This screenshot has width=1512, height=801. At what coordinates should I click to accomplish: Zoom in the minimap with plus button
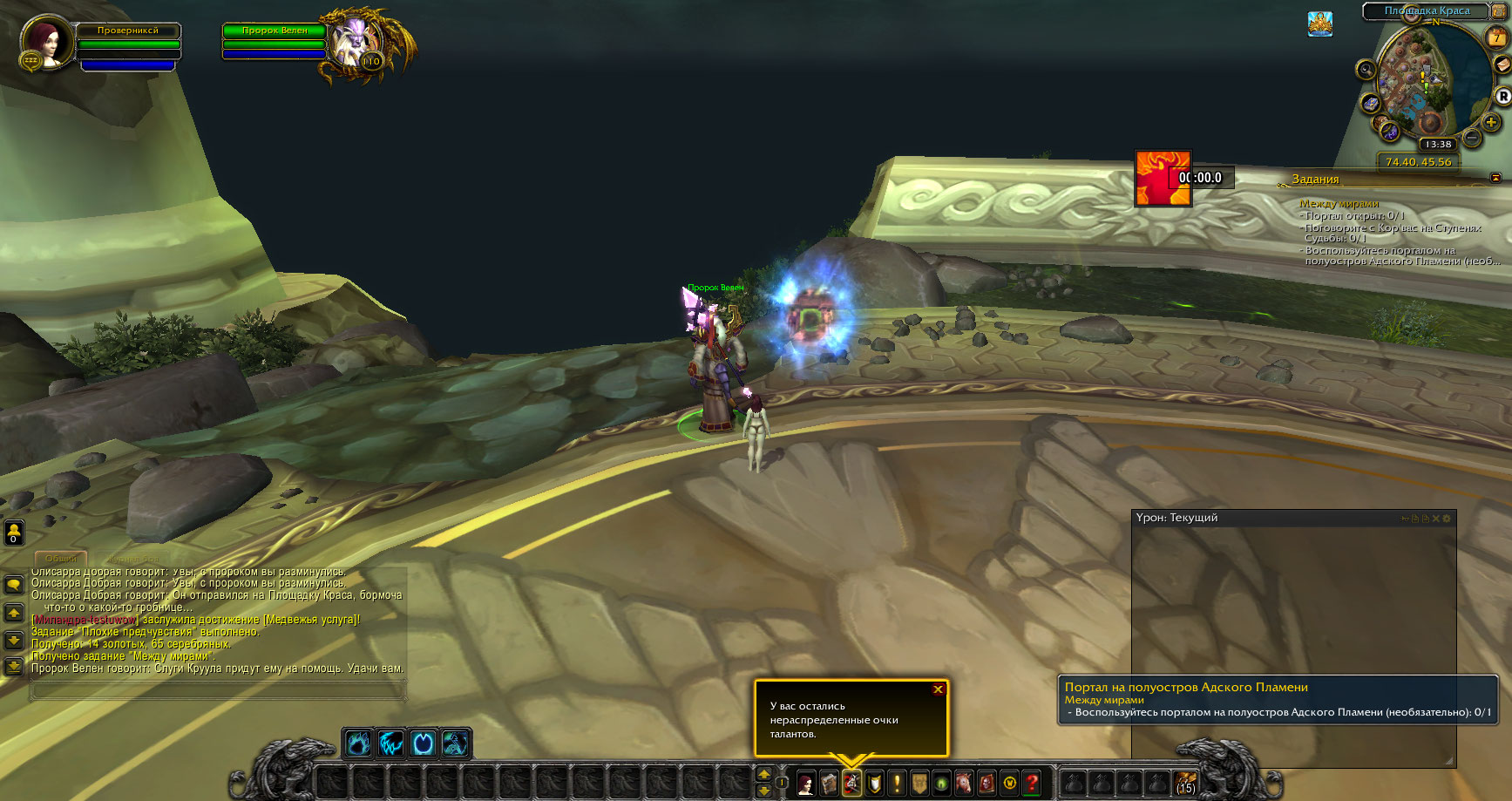1491,123
